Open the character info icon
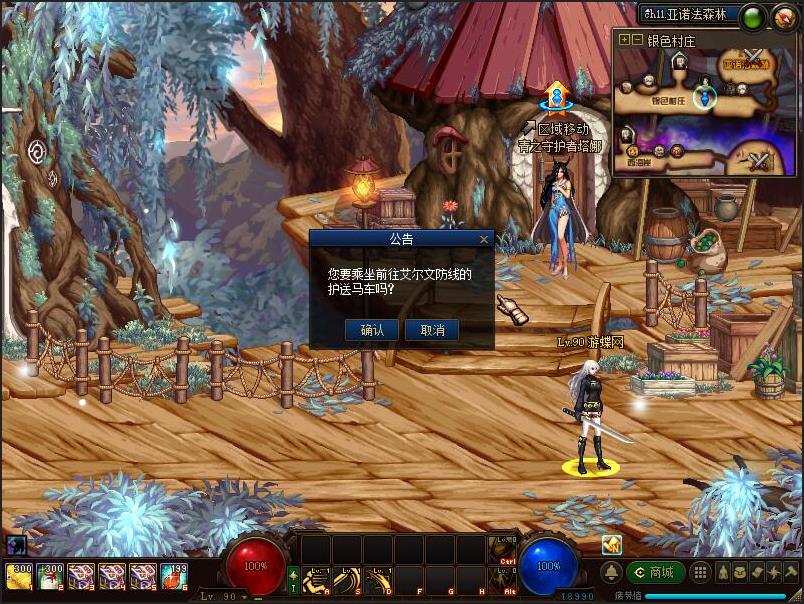Image resolution: width=804 pixels, height=604 pixels. [720, 572]
